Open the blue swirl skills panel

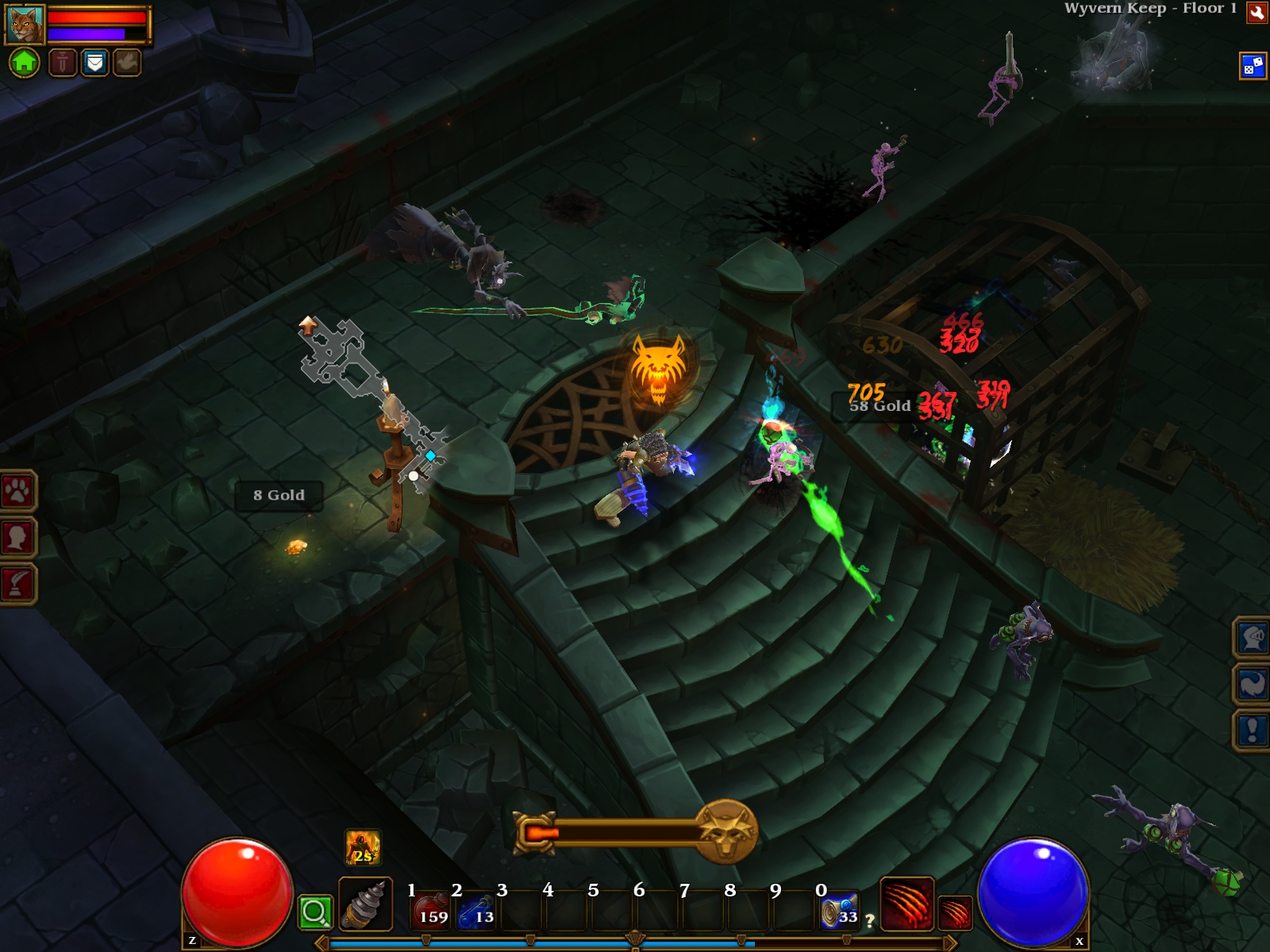click(x=1253, y=683)
